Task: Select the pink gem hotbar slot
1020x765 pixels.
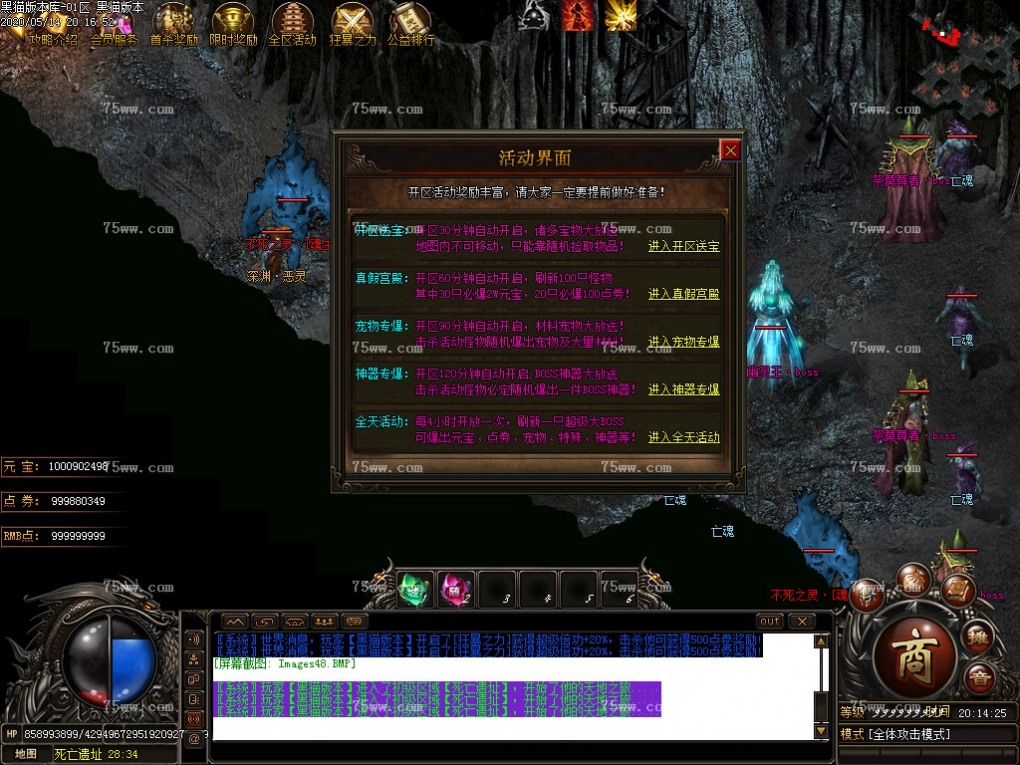Action: click(457, 588)
